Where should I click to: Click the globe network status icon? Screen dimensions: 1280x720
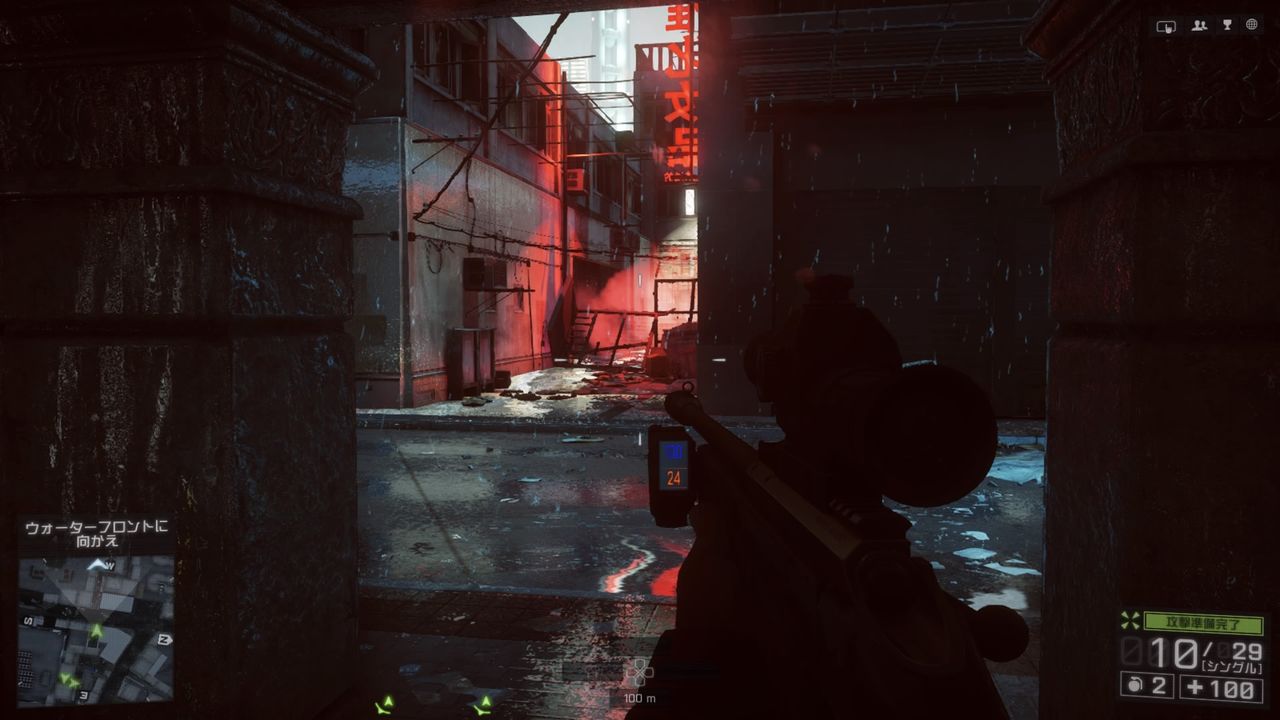coord(1254,25)
